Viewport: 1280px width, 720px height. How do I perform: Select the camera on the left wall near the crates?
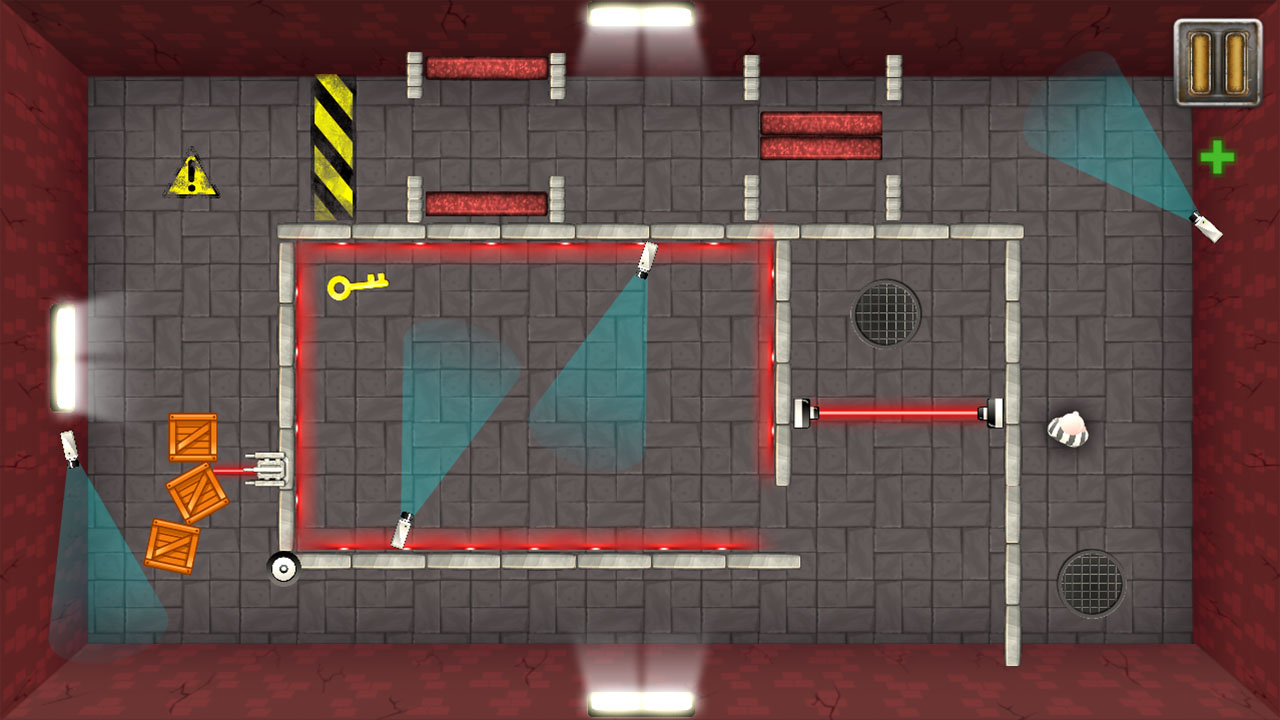[x=70, y=447]
